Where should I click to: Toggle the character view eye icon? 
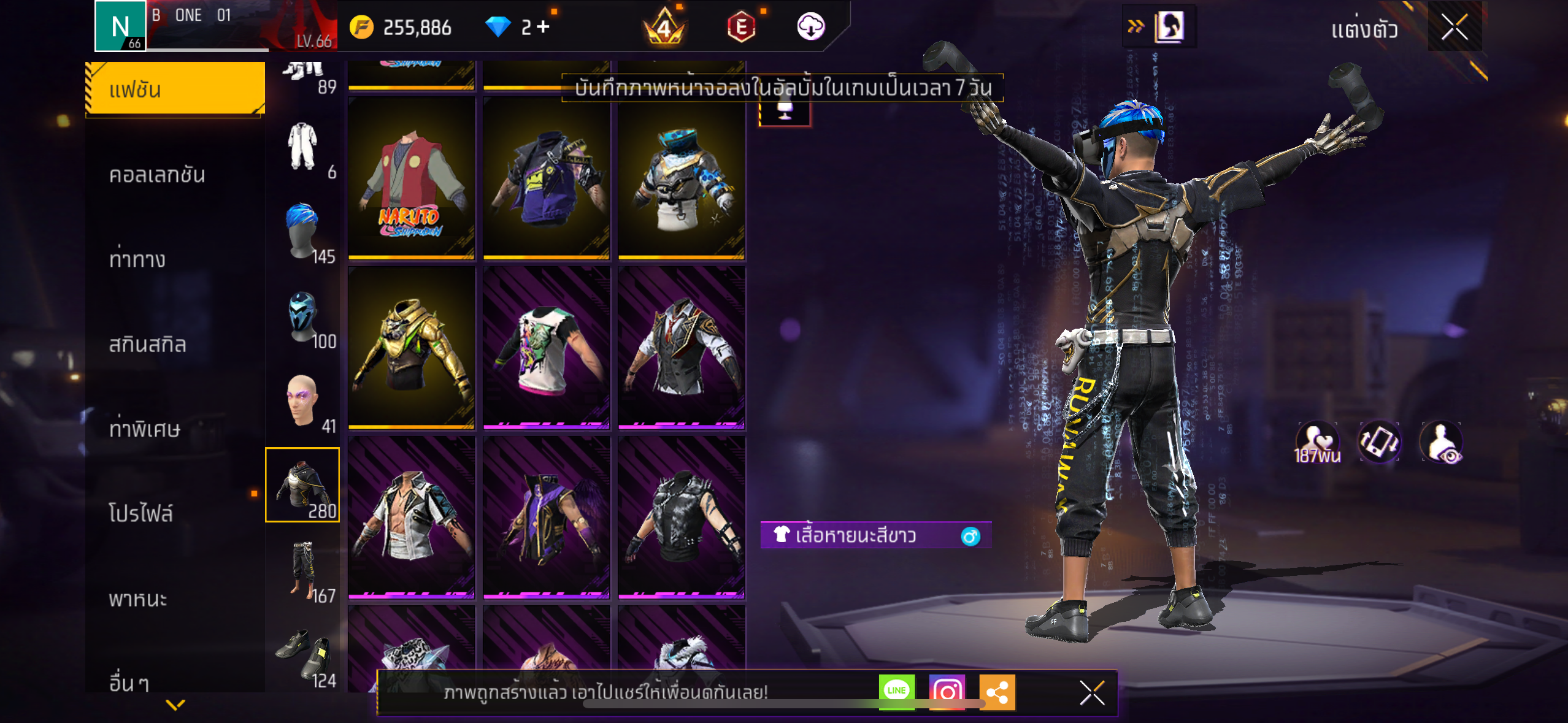point(1442,443)
